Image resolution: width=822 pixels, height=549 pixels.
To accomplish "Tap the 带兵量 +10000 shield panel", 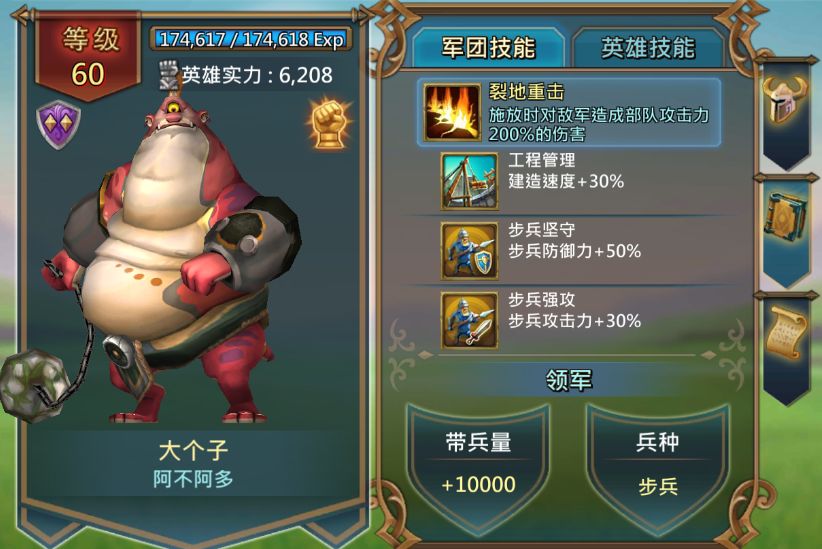I will [x=478, y=463].
